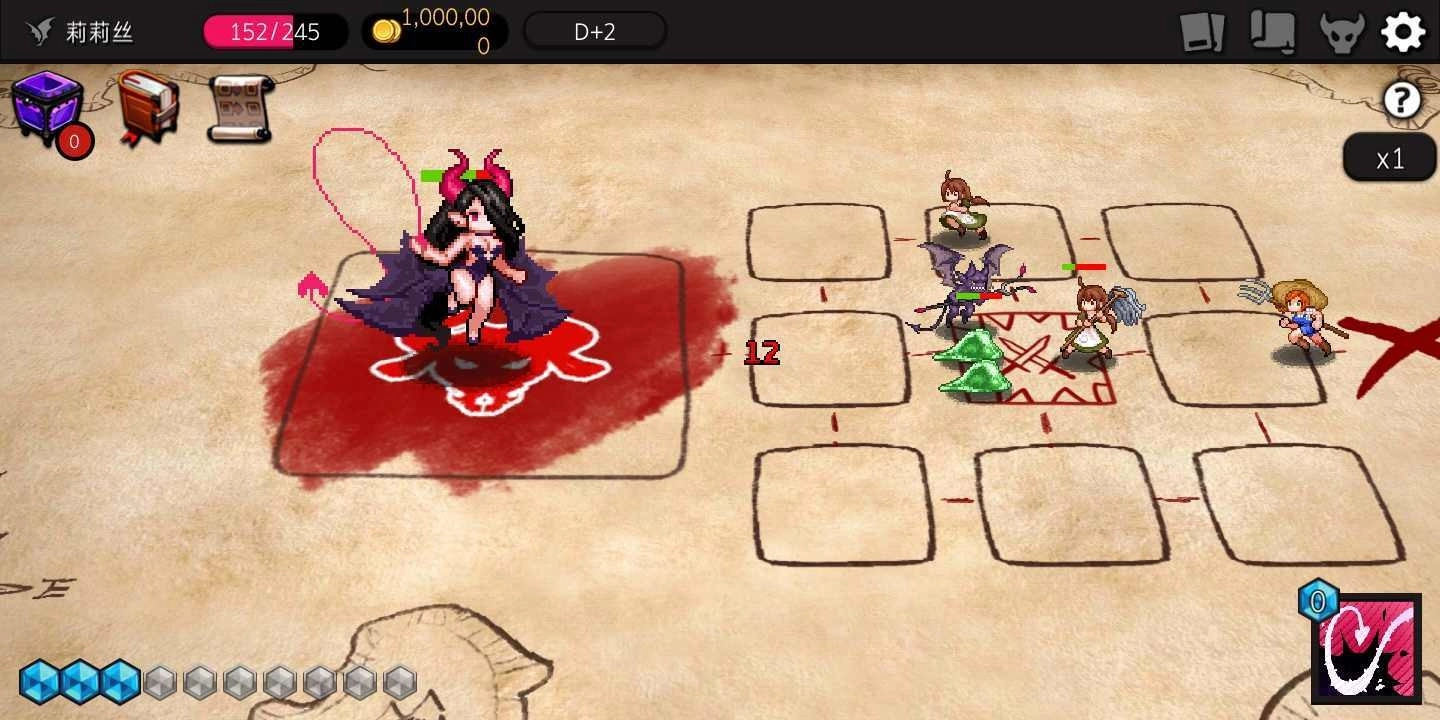Open the red spellbook icon
Screen dimensions: 1440x720
145,105
